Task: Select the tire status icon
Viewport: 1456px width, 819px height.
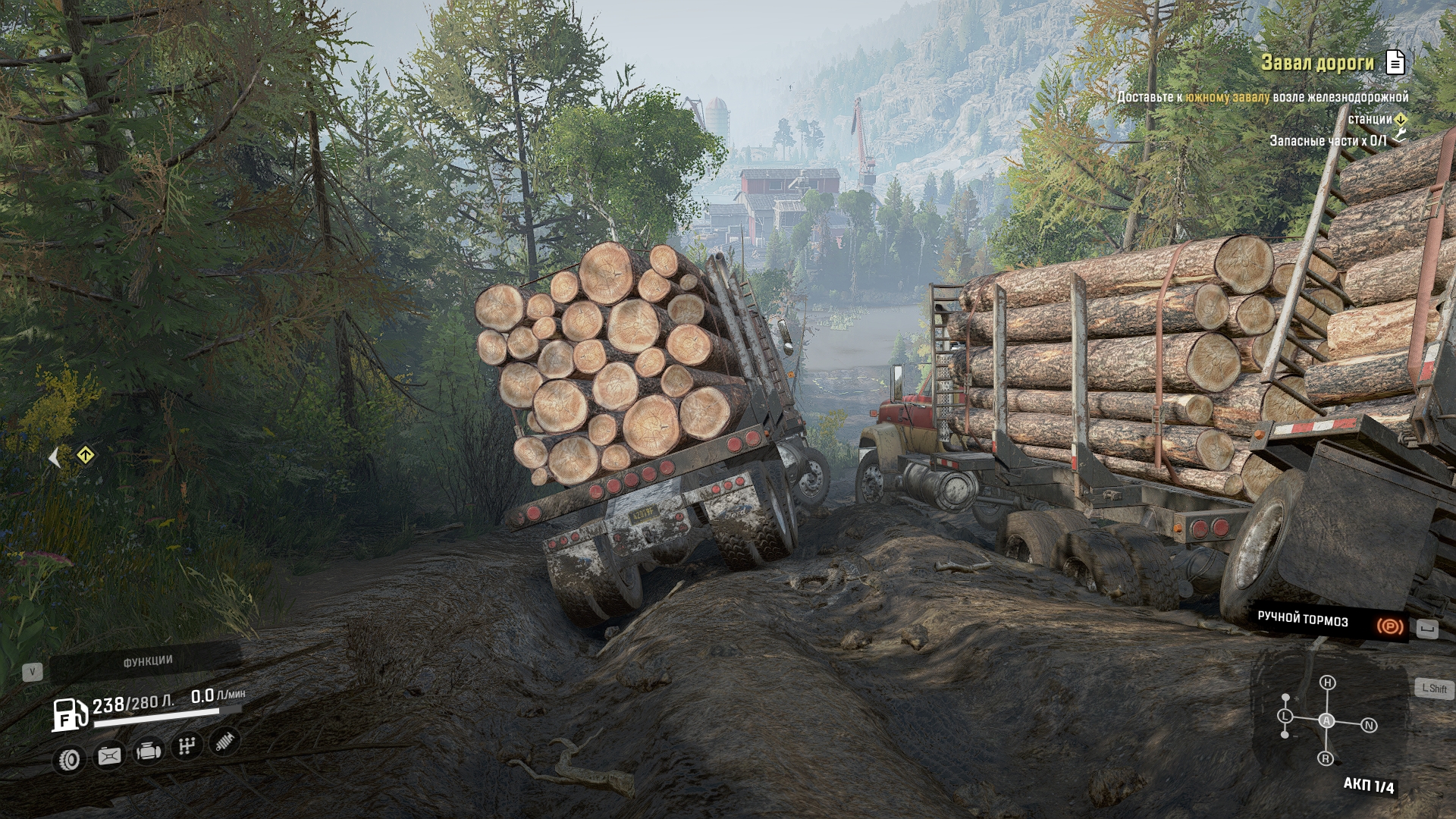Action: (x=71, y=759)
